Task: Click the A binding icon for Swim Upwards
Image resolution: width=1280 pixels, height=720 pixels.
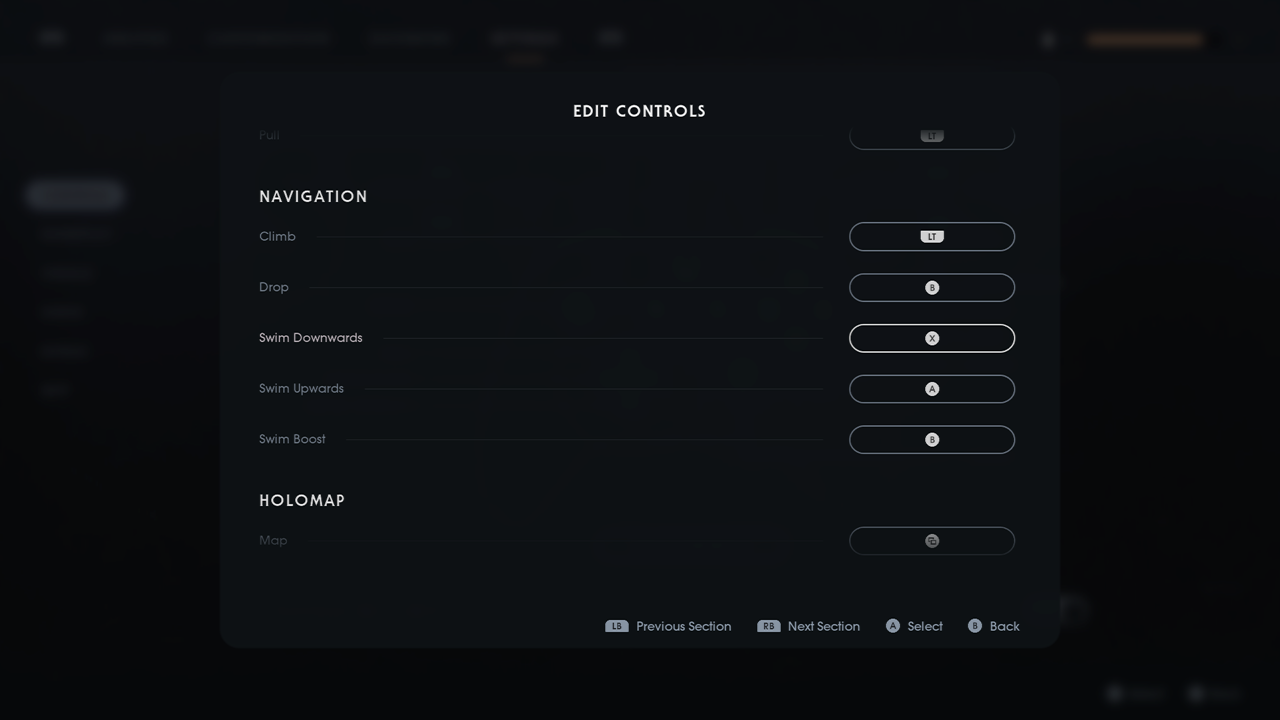Action: (931, 388)
